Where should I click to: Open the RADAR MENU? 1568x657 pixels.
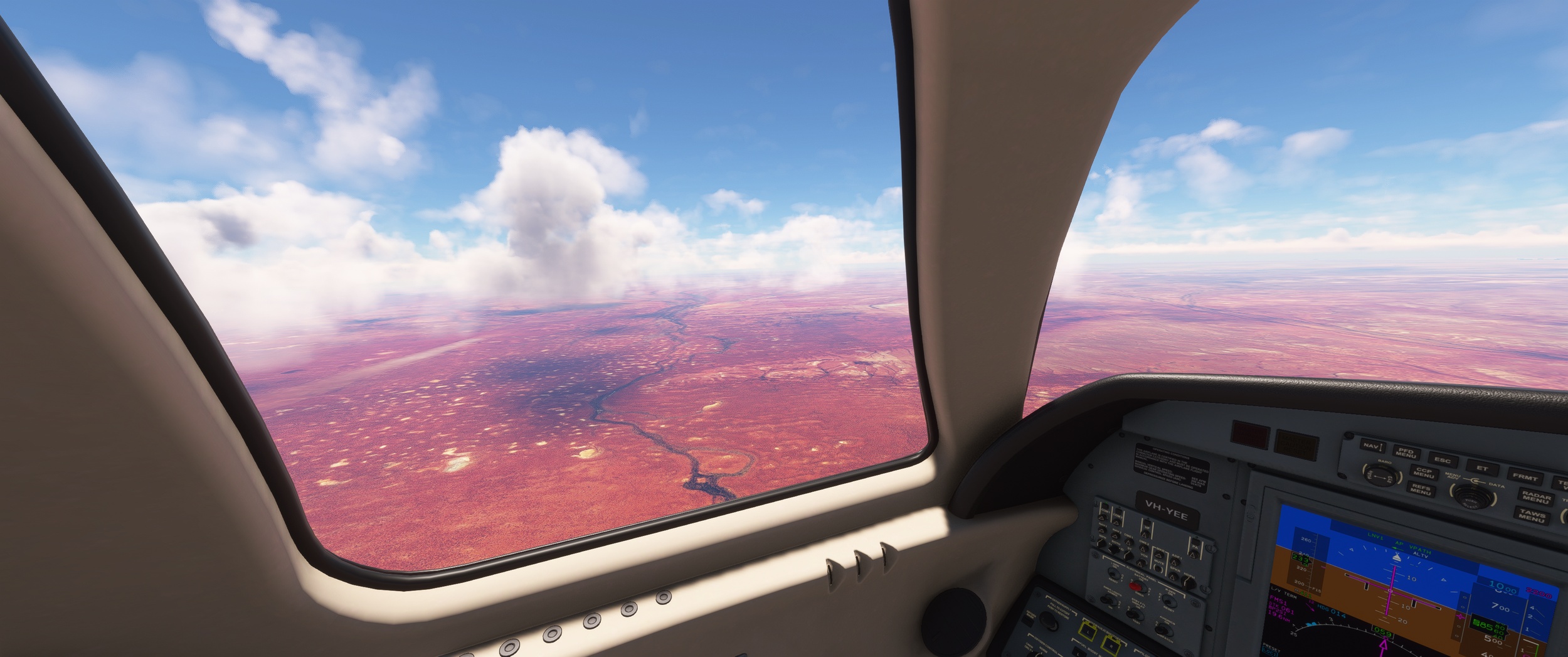(x=1535, y=498)
